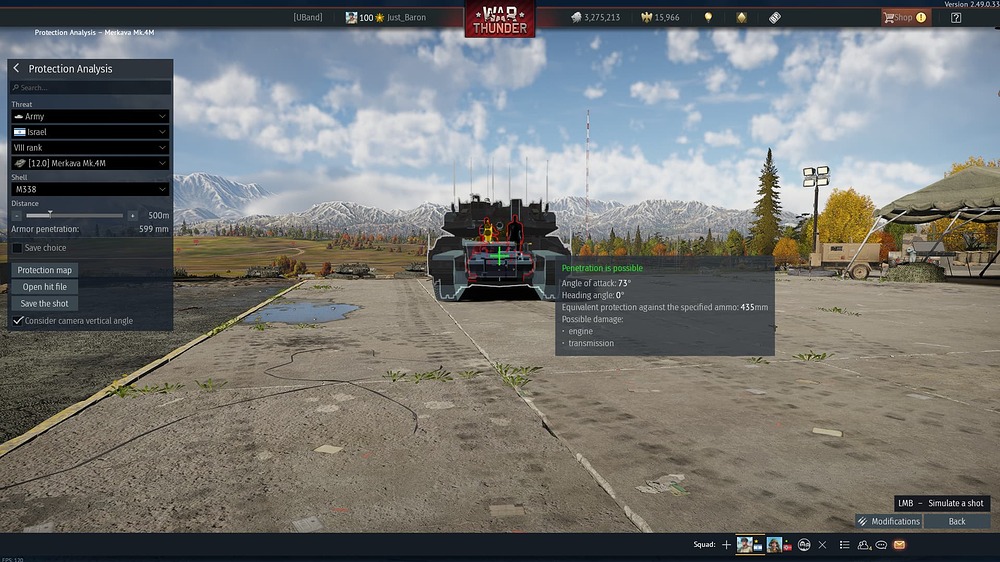Screen dimensions: 1000x562
Task: Open the Merkava Mk.4M vehicle dropdown
Action: pos(90,163)
